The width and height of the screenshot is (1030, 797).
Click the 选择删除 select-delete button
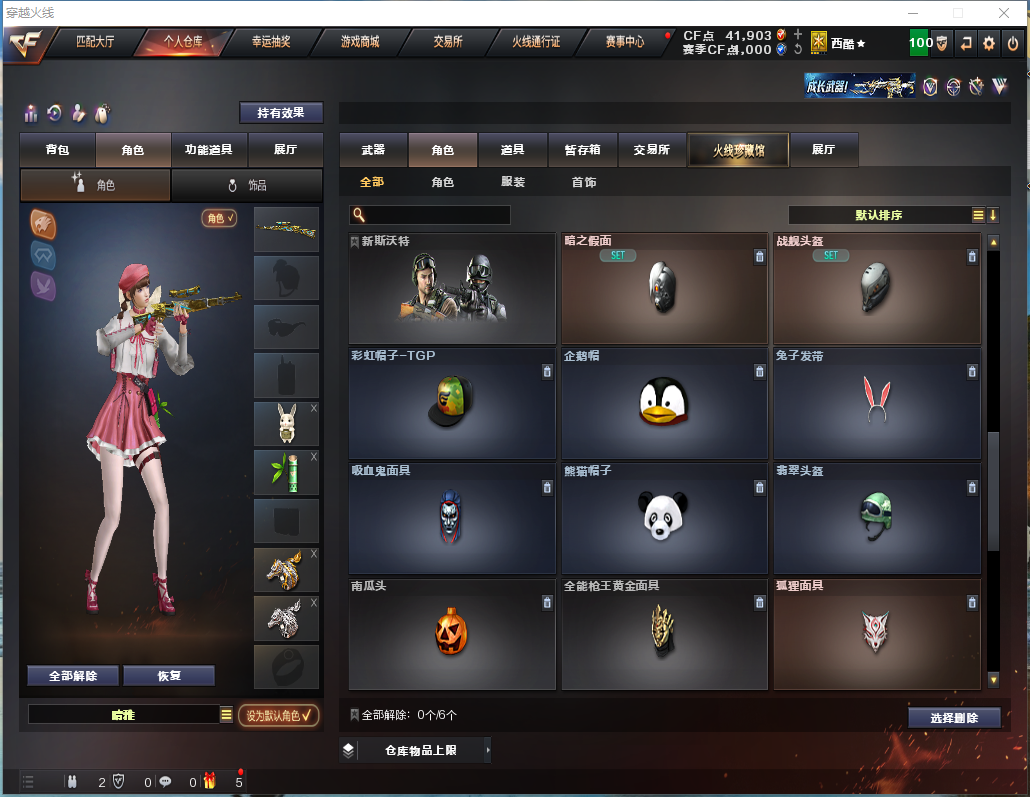click(954, 718)
